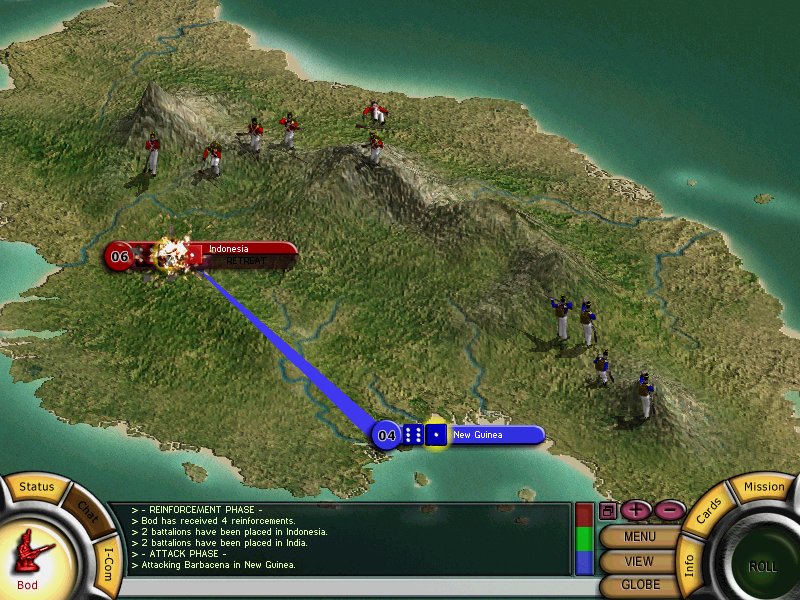Screen dimensions: 800x600
Task: Zoom in with the plus button
Action: point(636,510)
